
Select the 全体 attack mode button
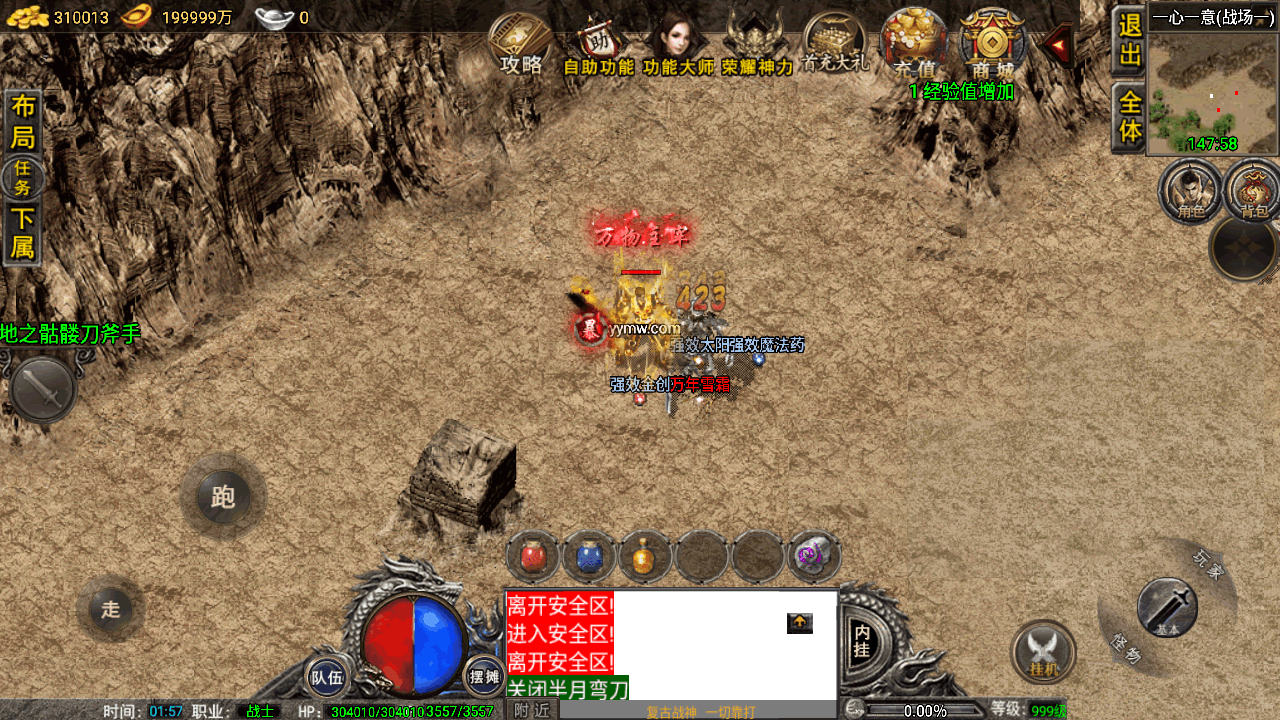1130,117
